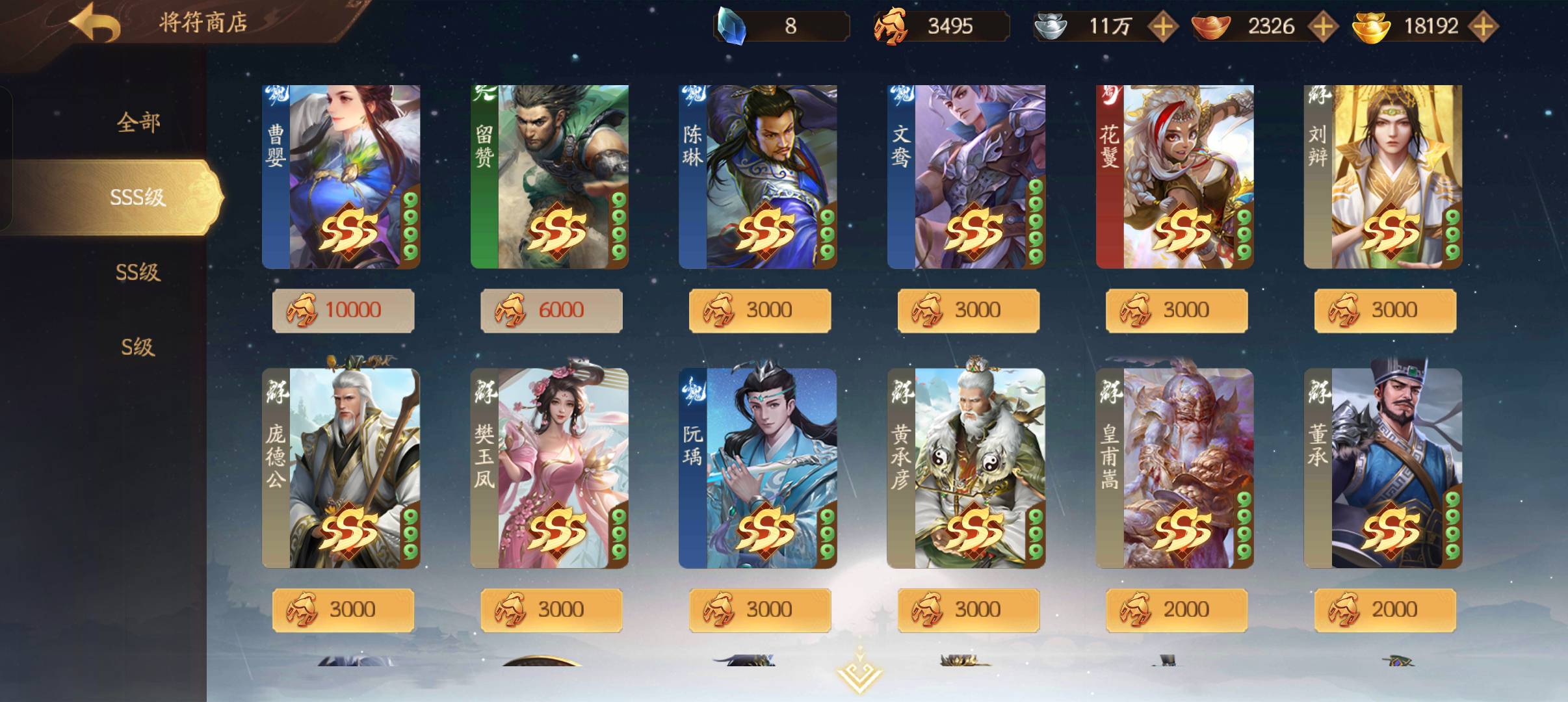This screenshot has width=1568, height=702.
Task: Buy 留赞 for 6000 tokens
Action: (551, 310)
